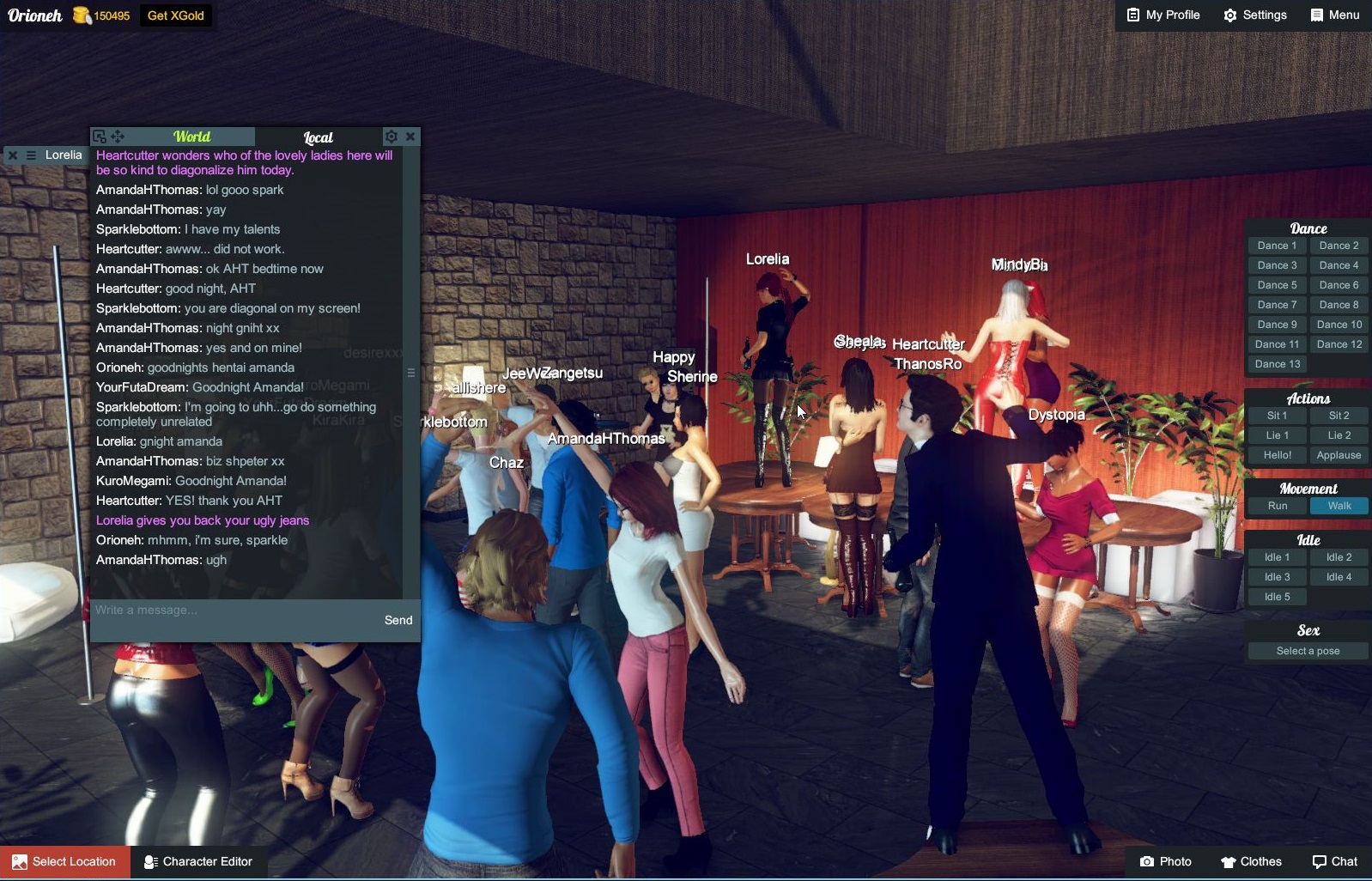Select the Sit 1 action

click(1277, 416)
